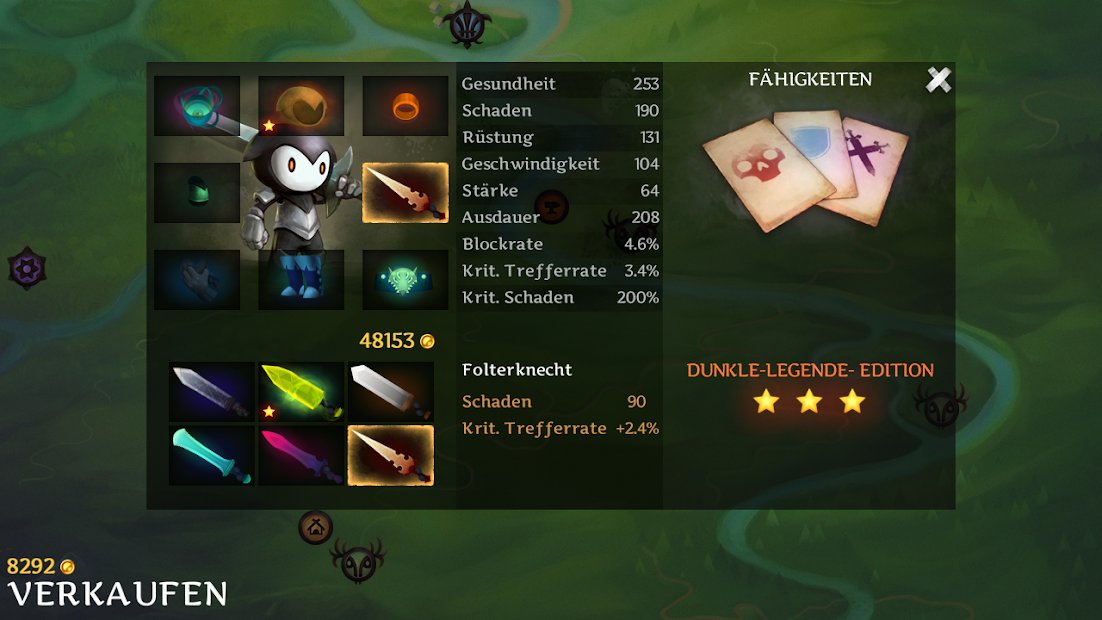The height and width of the screenshot is (620, 1102).
Task: Select the equipped Folterknecht weapon slot
Action: point(405,193)
